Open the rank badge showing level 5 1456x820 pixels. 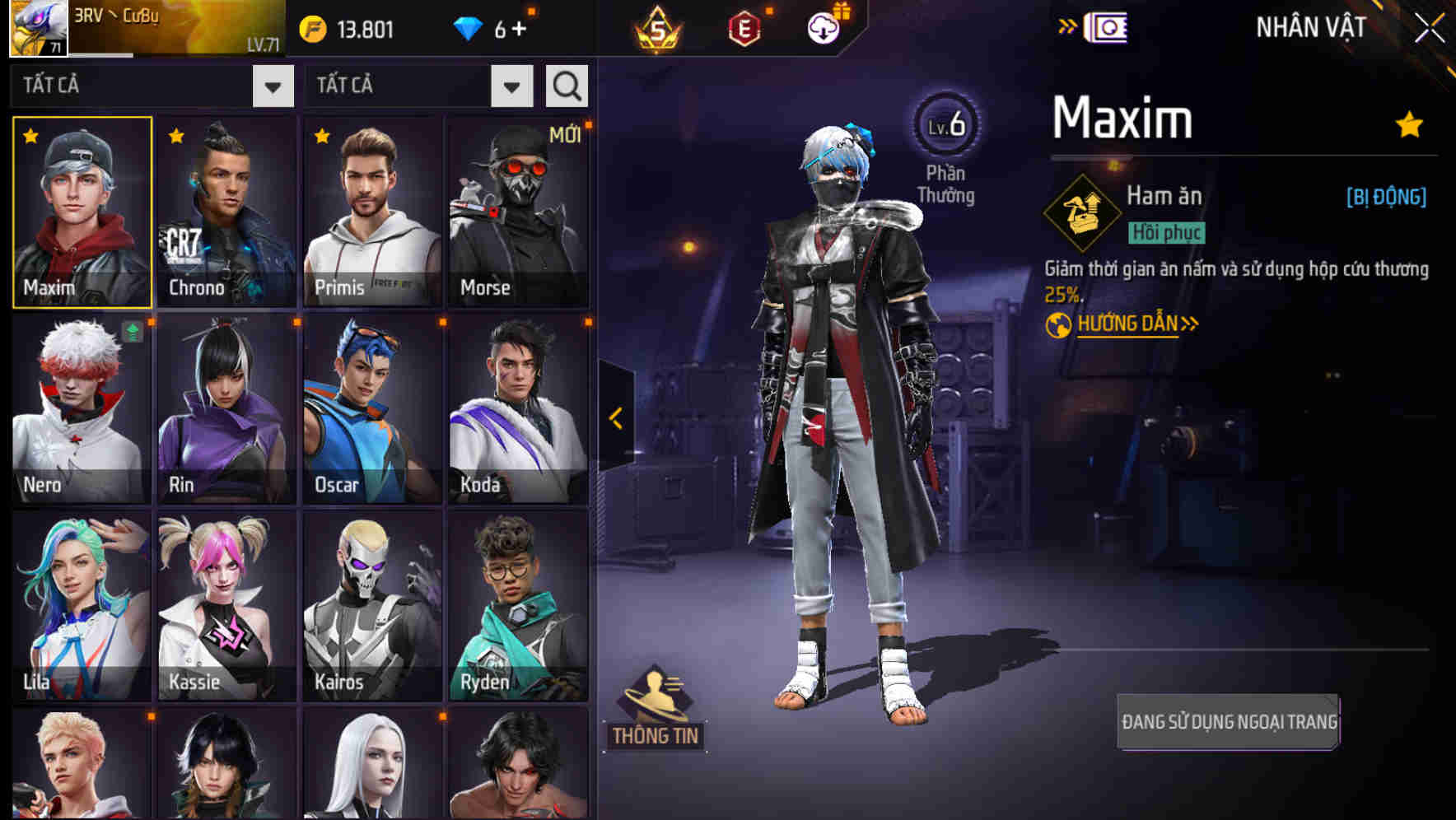[659, 27]
